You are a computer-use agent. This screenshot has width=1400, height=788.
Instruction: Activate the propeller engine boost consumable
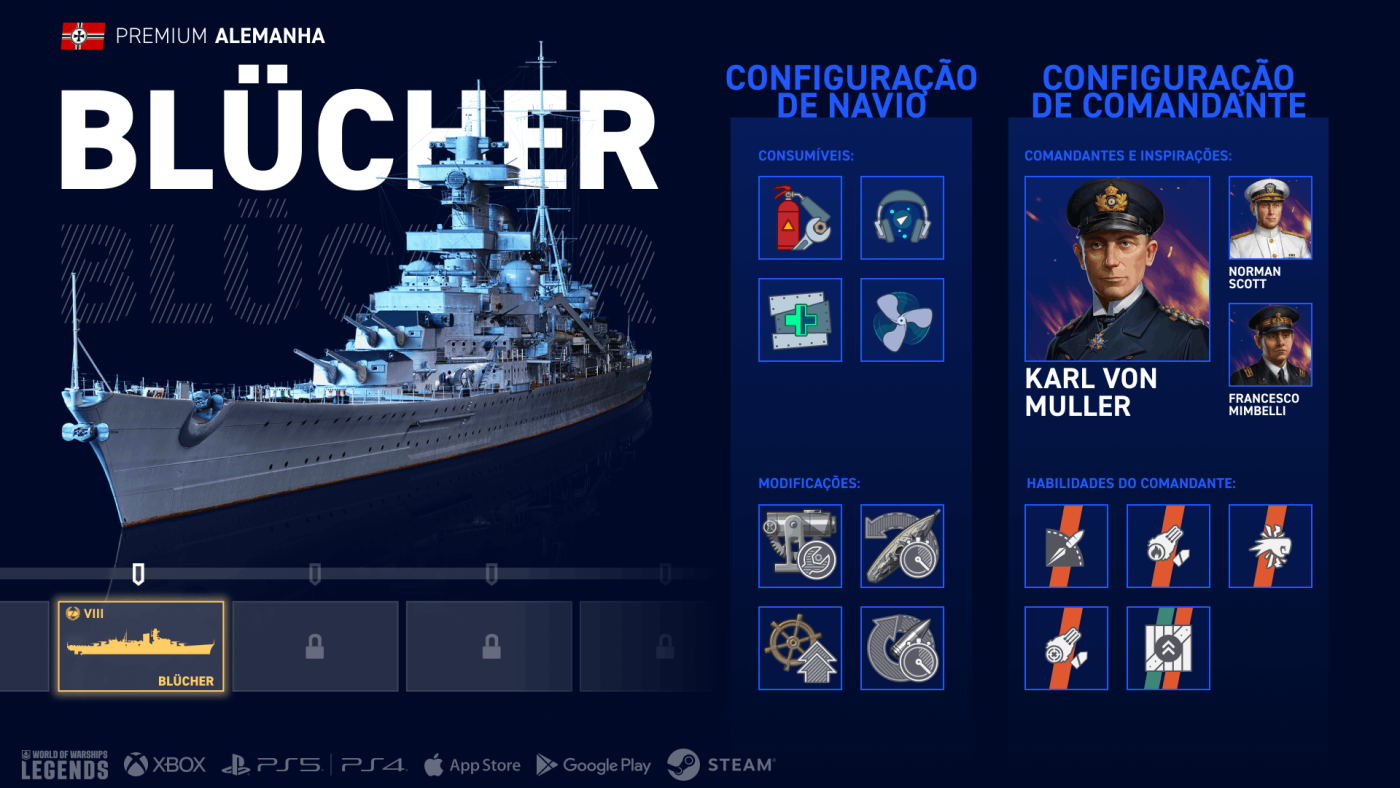902,320
